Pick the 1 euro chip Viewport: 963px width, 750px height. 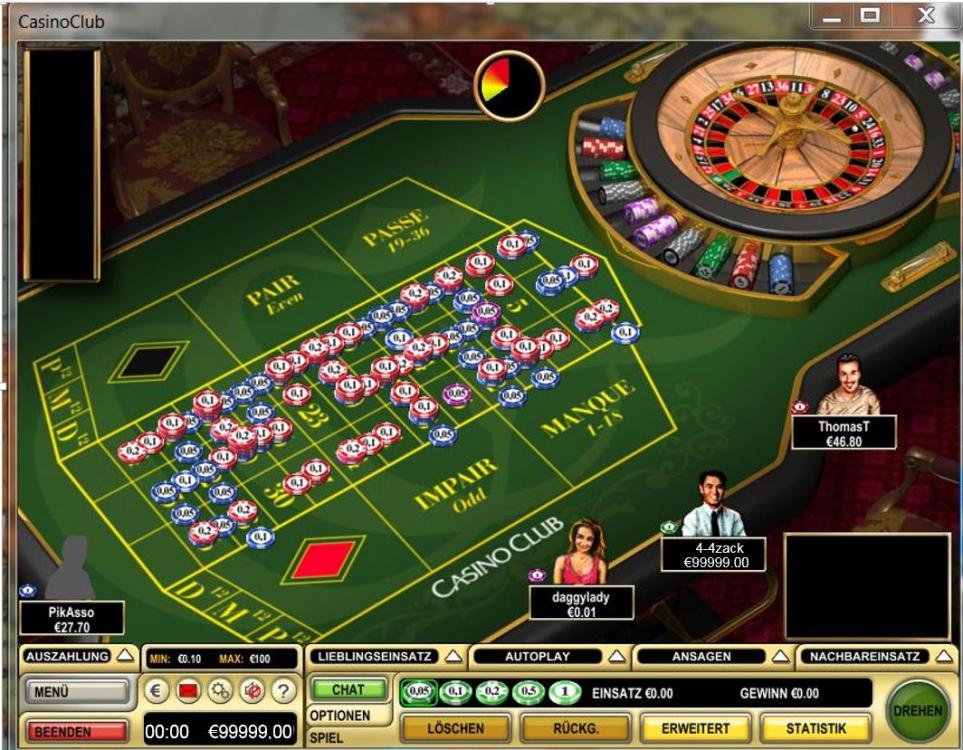[565, 692]
